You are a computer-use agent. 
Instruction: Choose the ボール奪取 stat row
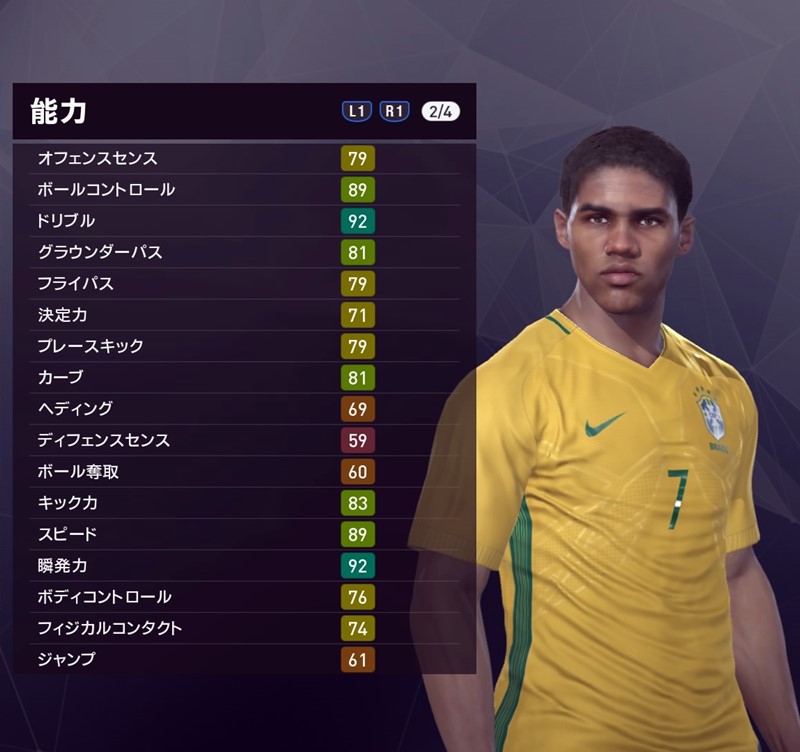coord(240,472)
